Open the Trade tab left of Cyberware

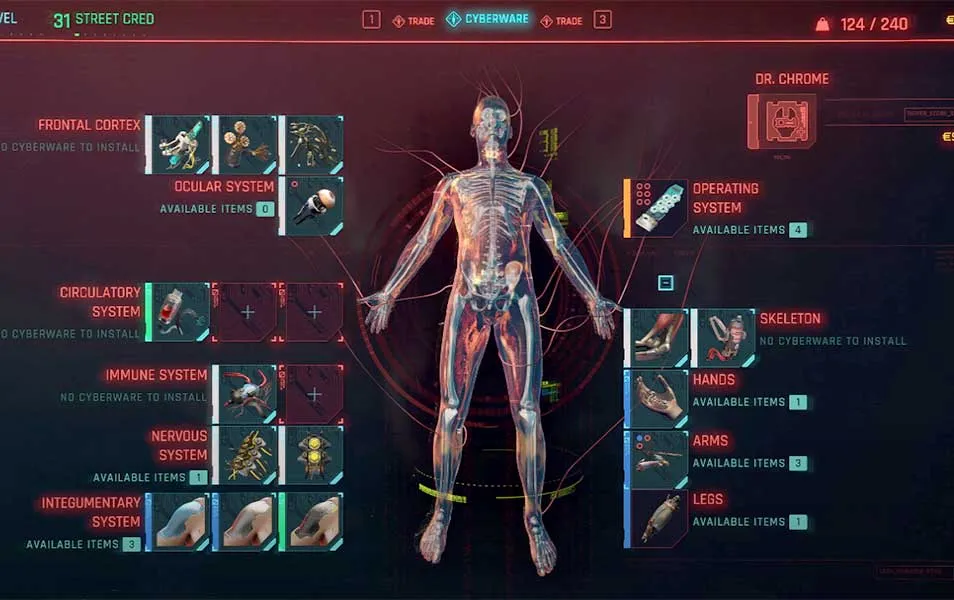point(414,20)
